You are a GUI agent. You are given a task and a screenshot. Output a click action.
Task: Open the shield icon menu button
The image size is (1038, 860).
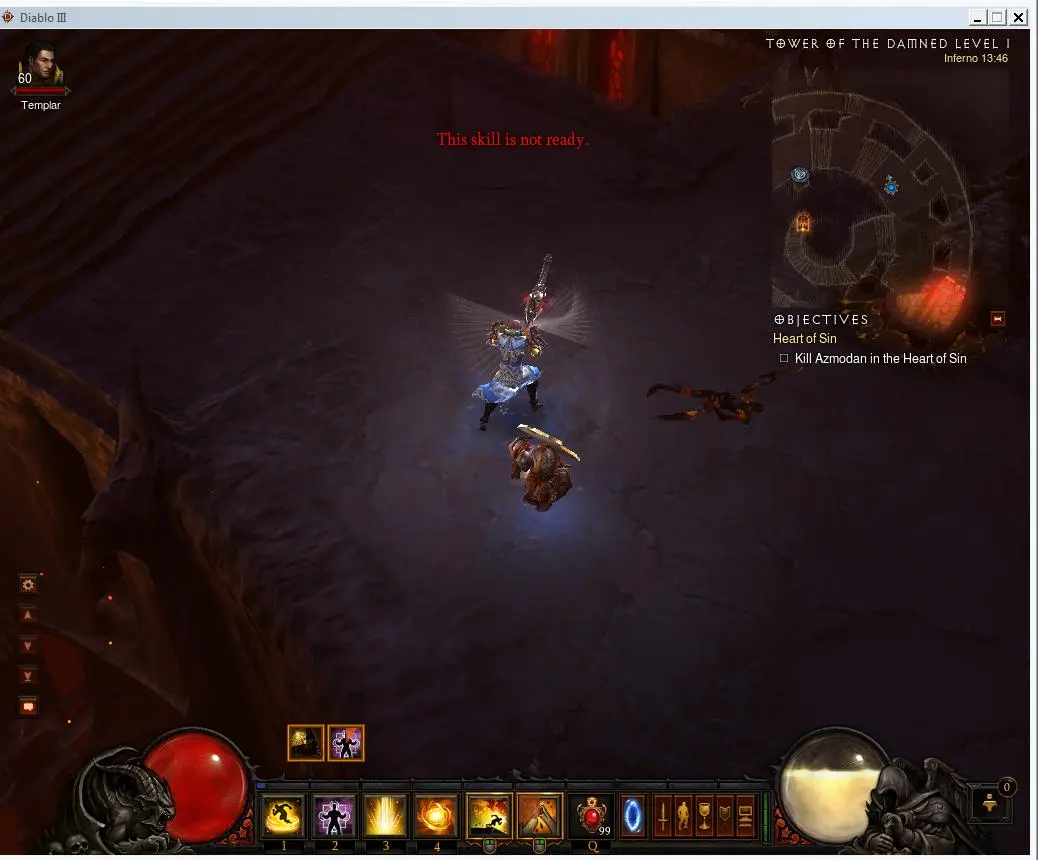click(x=725, y=816)
